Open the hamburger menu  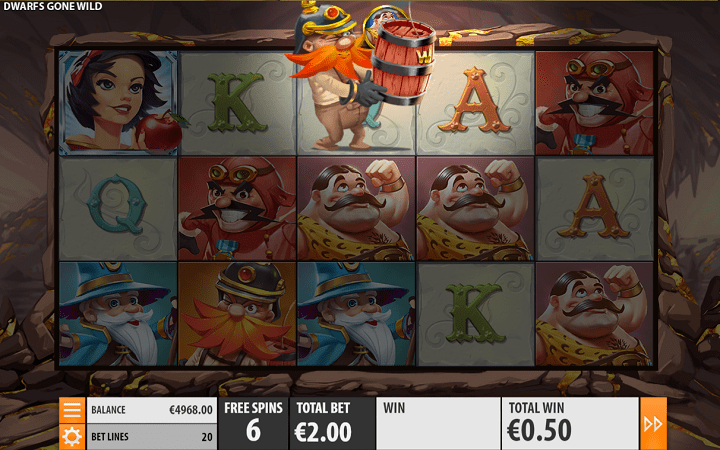click(72, 410)
